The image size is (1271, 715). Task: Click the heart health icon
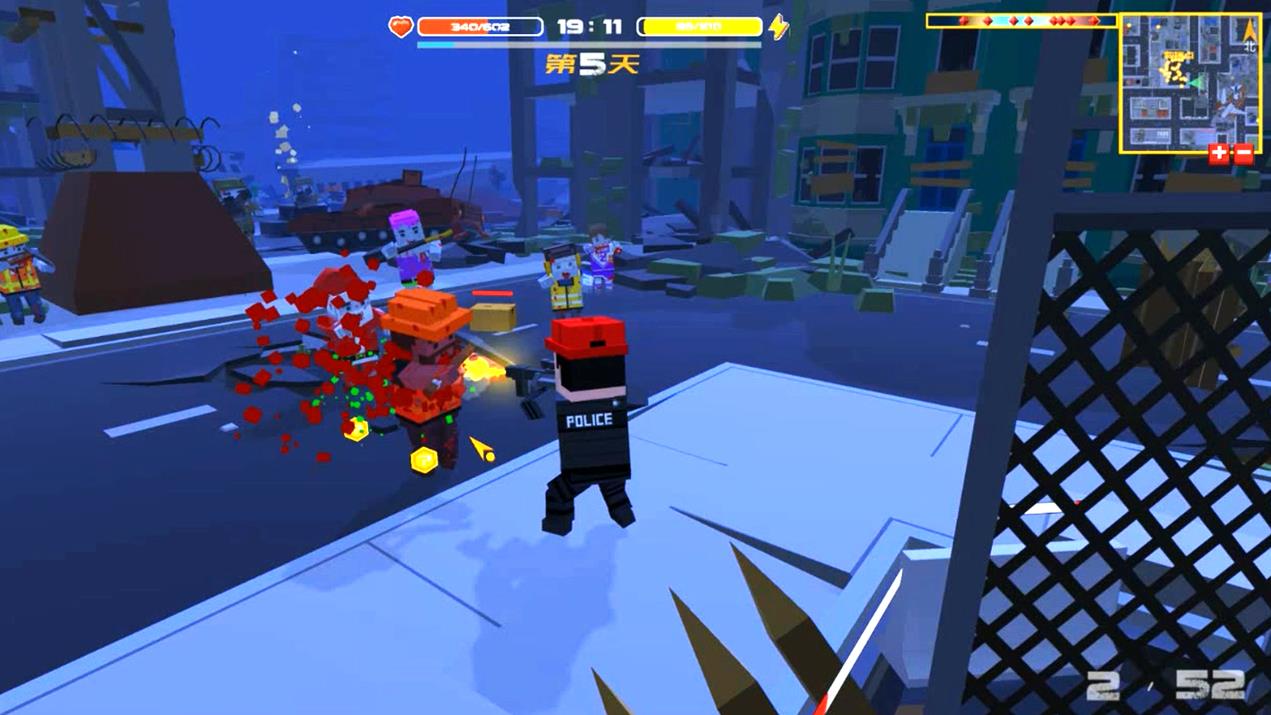click(401, 27)
